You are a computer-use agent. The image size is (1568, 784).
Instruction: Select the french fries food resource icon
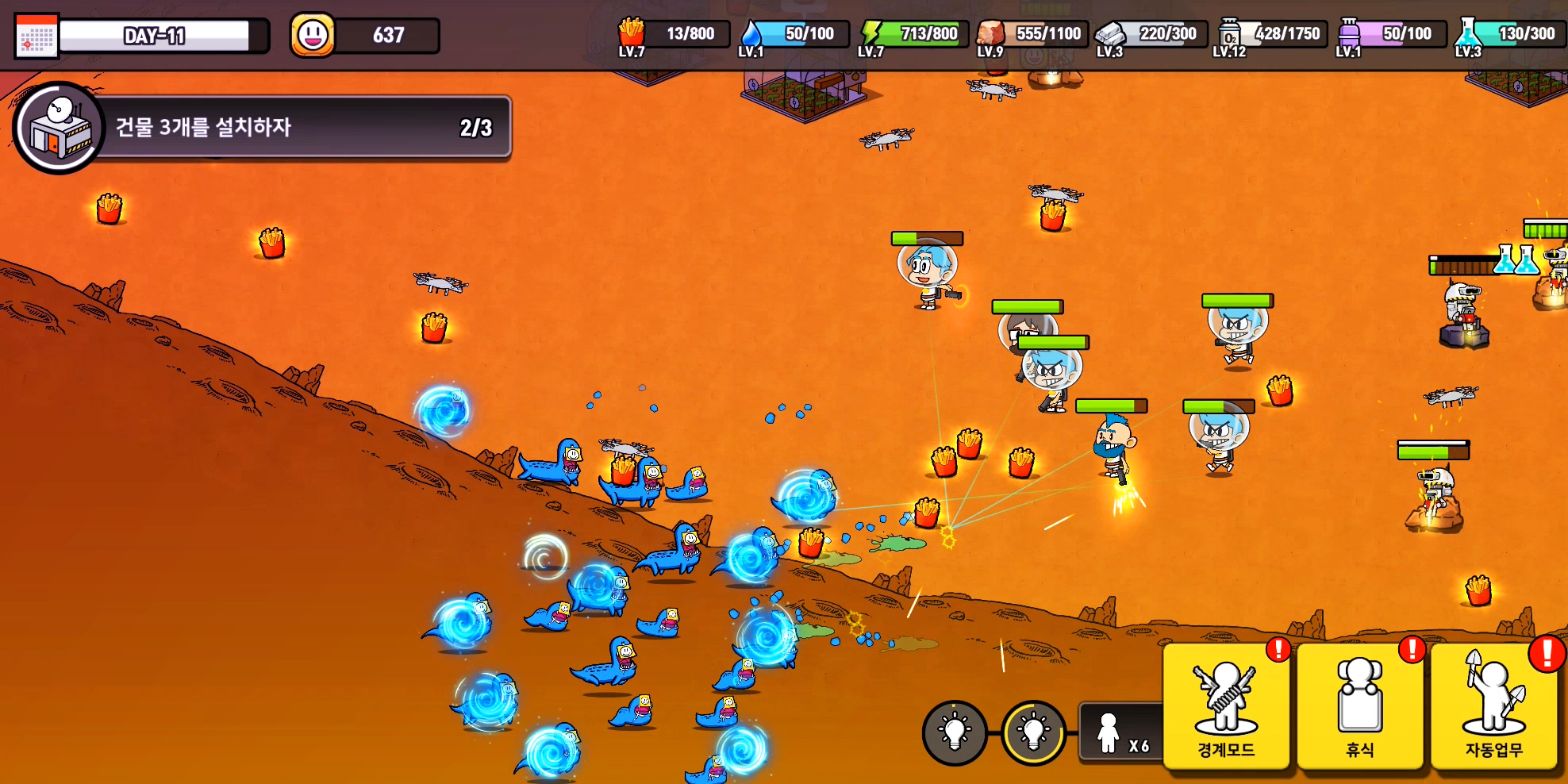632,33
